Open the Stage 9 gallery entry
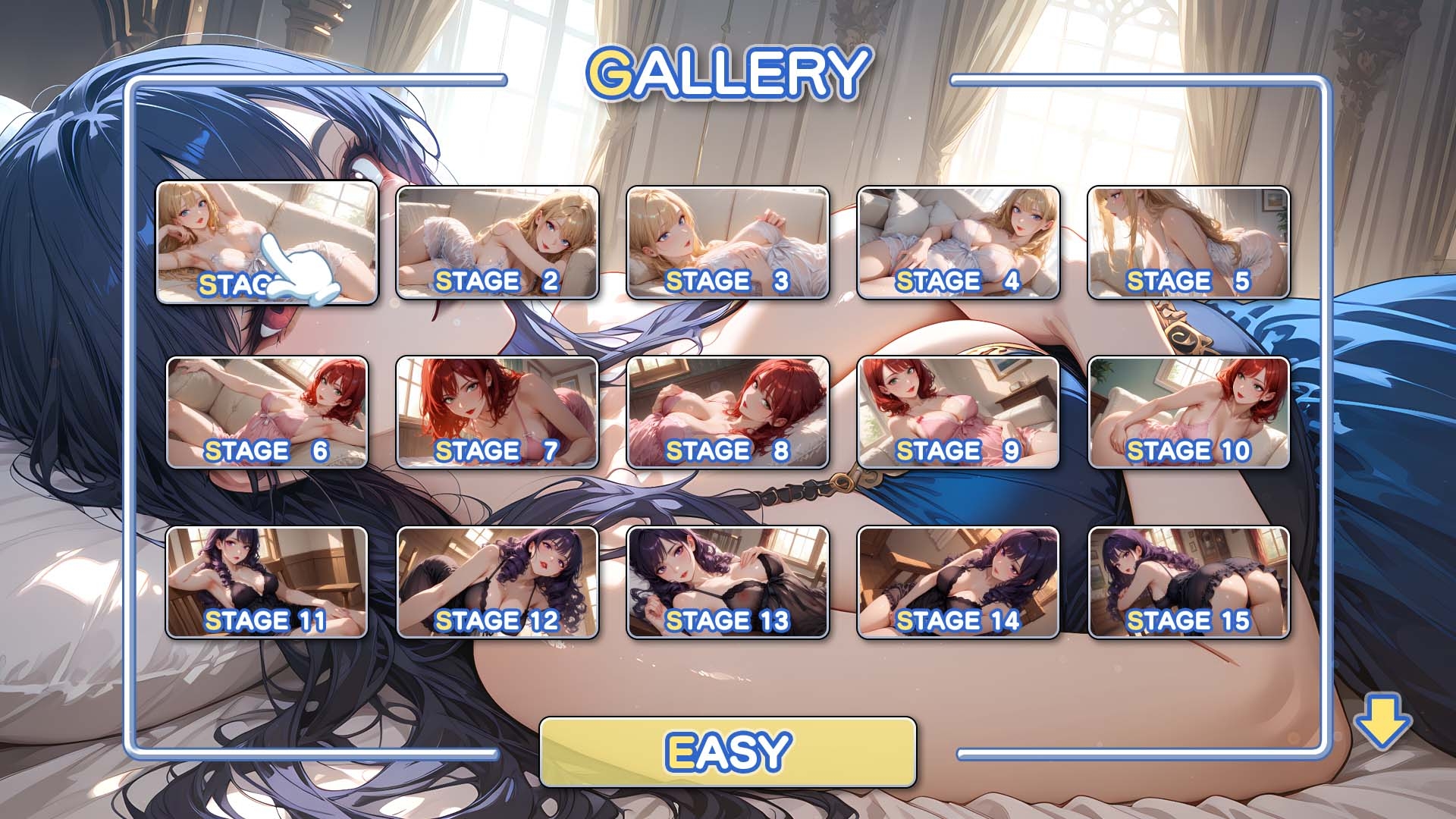Viewport: 1456px width, 819px height. tap(959, 413)
